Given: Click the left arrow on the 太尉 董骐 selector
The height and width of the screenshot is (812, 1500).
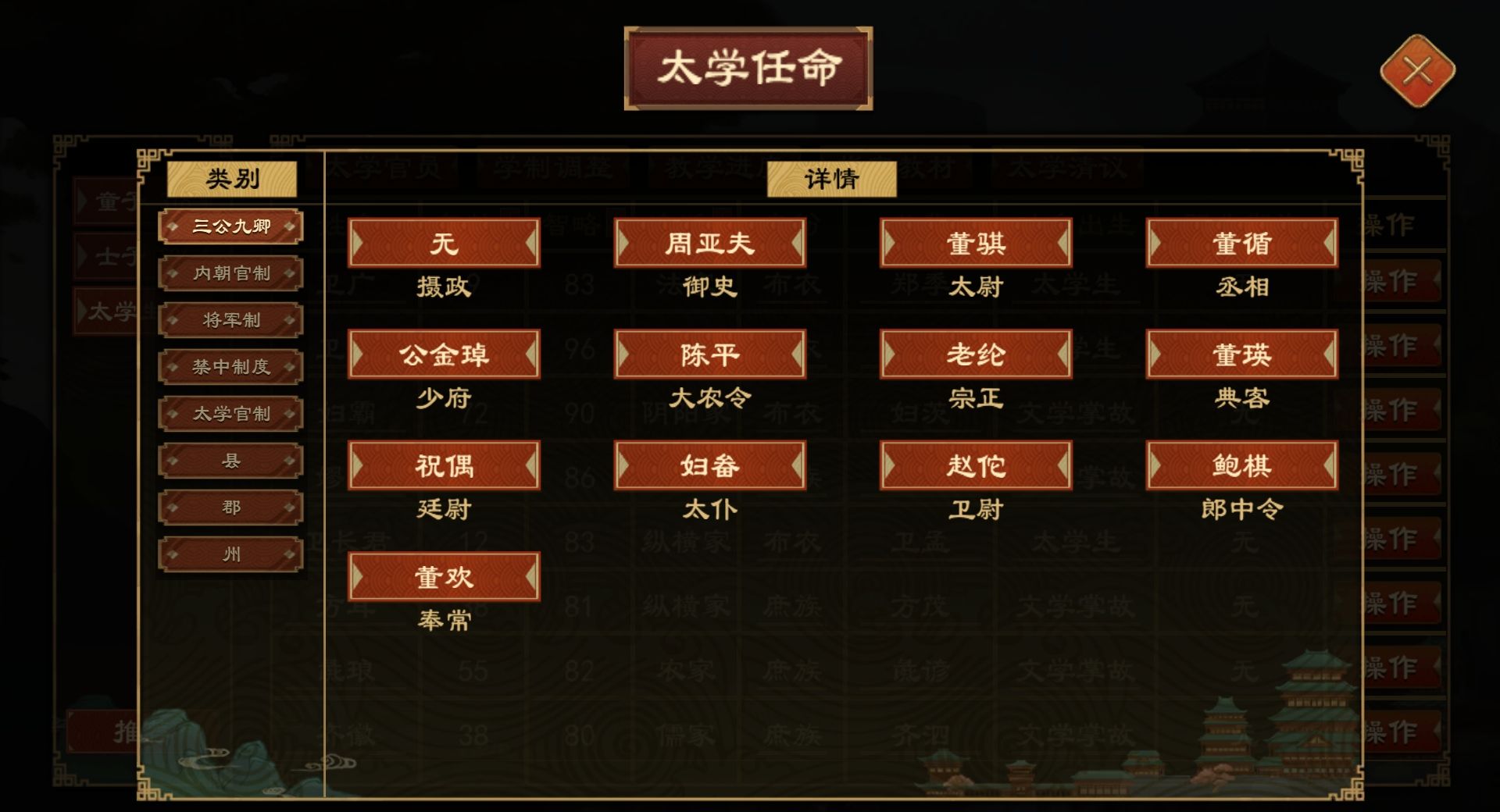Looking at the screenshot, I should (891, 243).
